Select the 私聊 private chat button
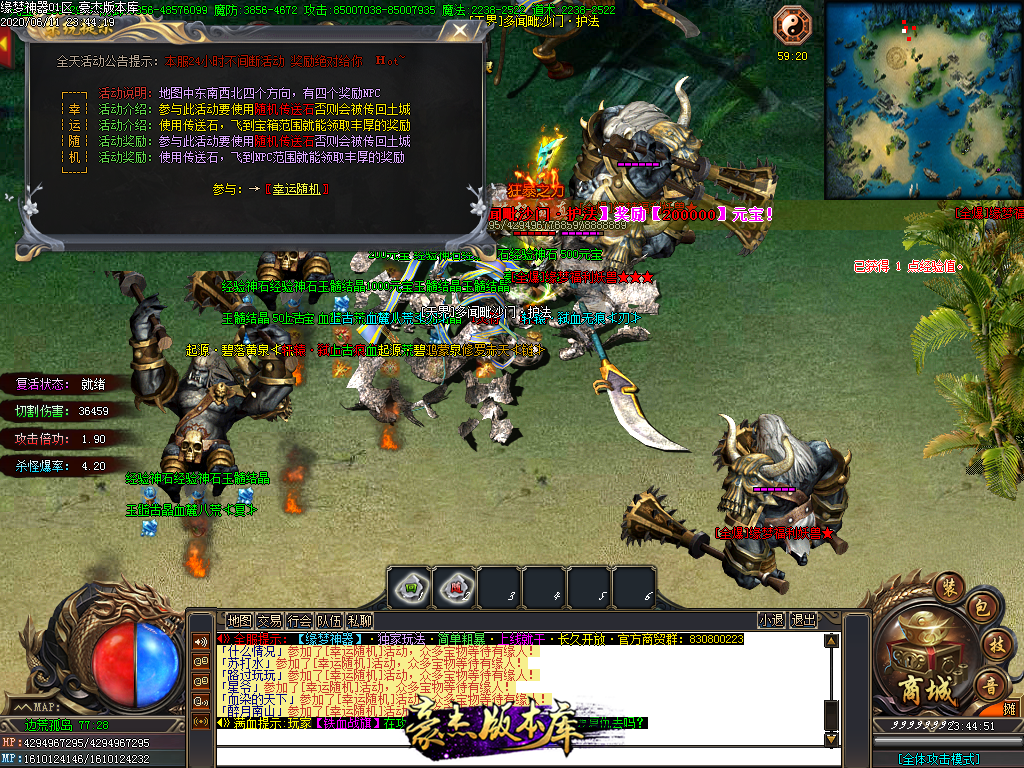The image size is (1024, 768). coord(359,621)
